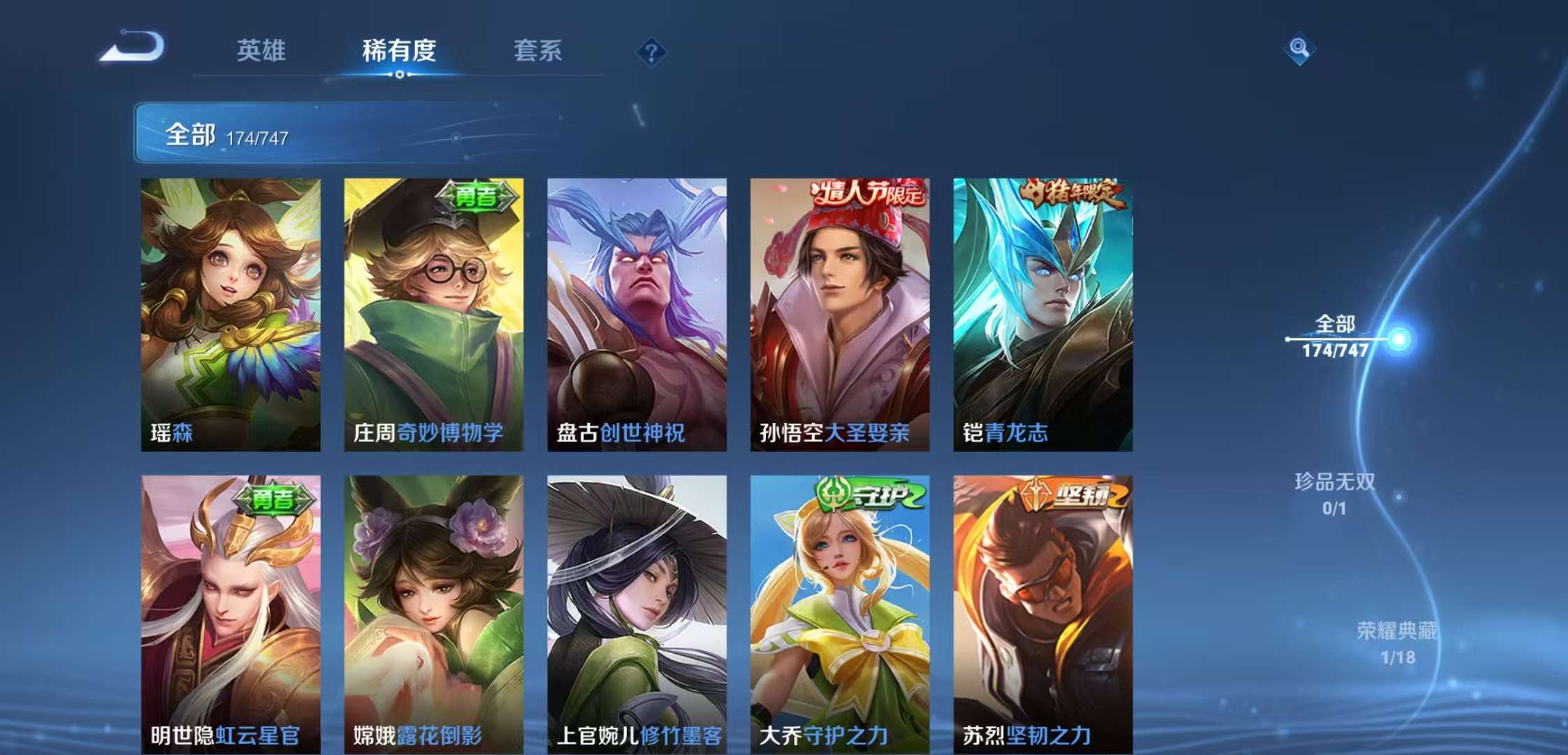Image resolution: width=1568 pixels, height=755 pixels.
Task: Jump to the 珍品无双 rarity category
Action: pyautogui.click(x=1335, y=493)
